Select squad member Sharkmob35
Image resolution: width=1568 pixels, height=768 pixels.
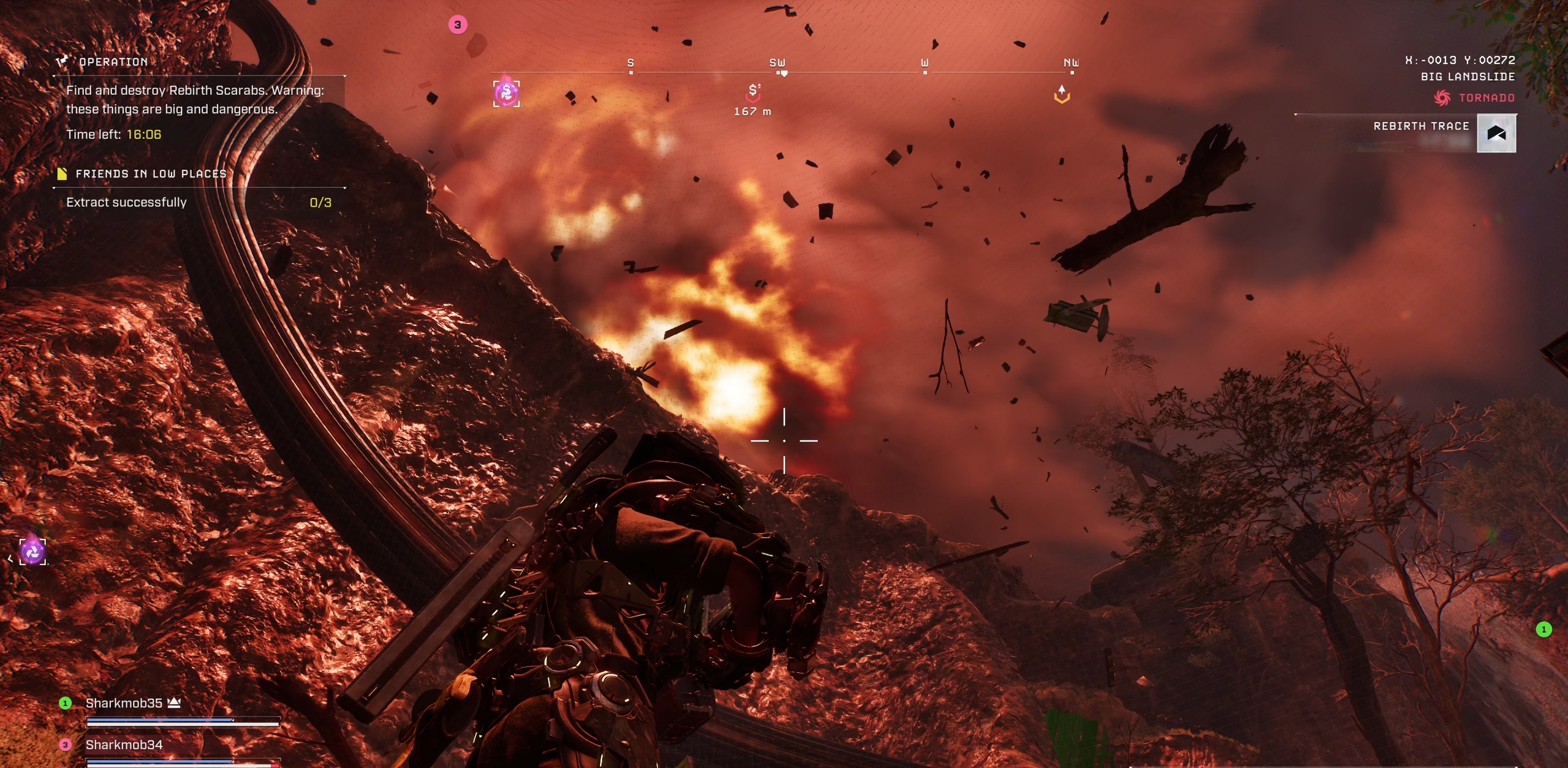124,703
